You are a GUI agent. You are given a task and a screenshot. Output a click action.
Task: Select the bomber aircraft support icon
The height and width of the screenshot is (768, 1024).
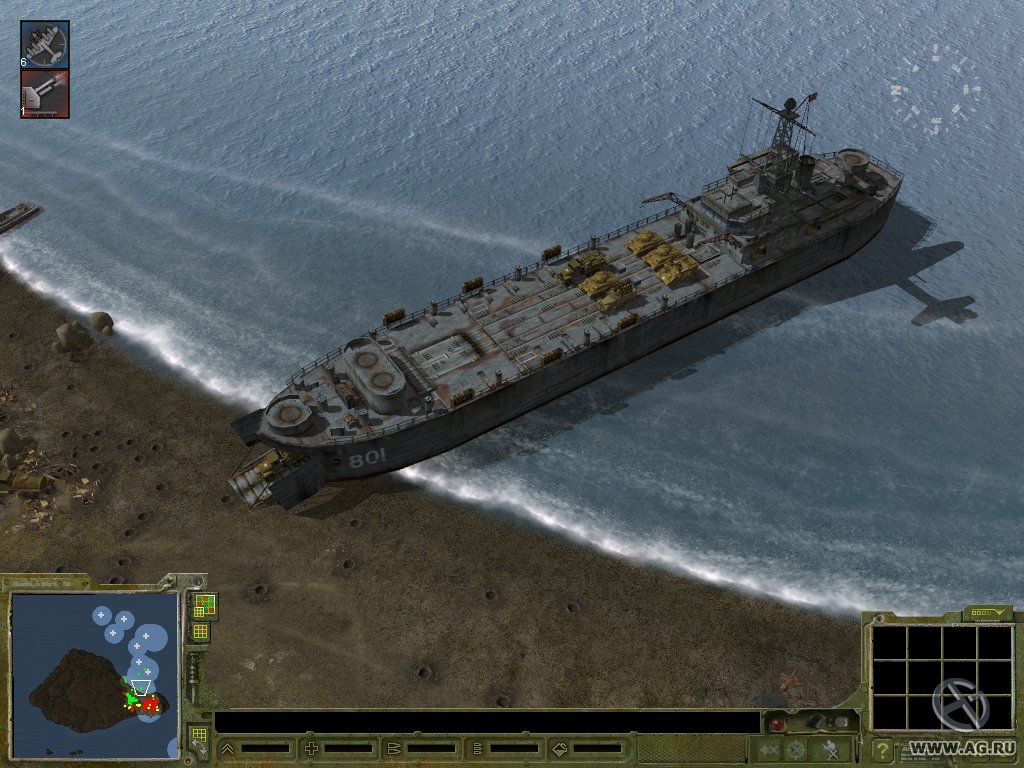click(x=45, y=44)
